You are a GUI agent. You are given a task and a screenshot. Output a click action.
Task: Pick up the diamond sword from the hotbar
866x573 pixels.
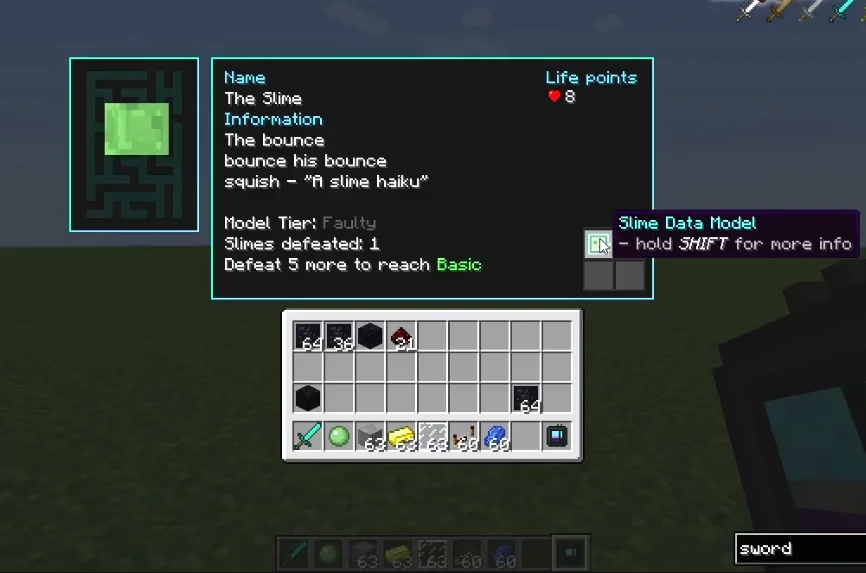[307, 436]
